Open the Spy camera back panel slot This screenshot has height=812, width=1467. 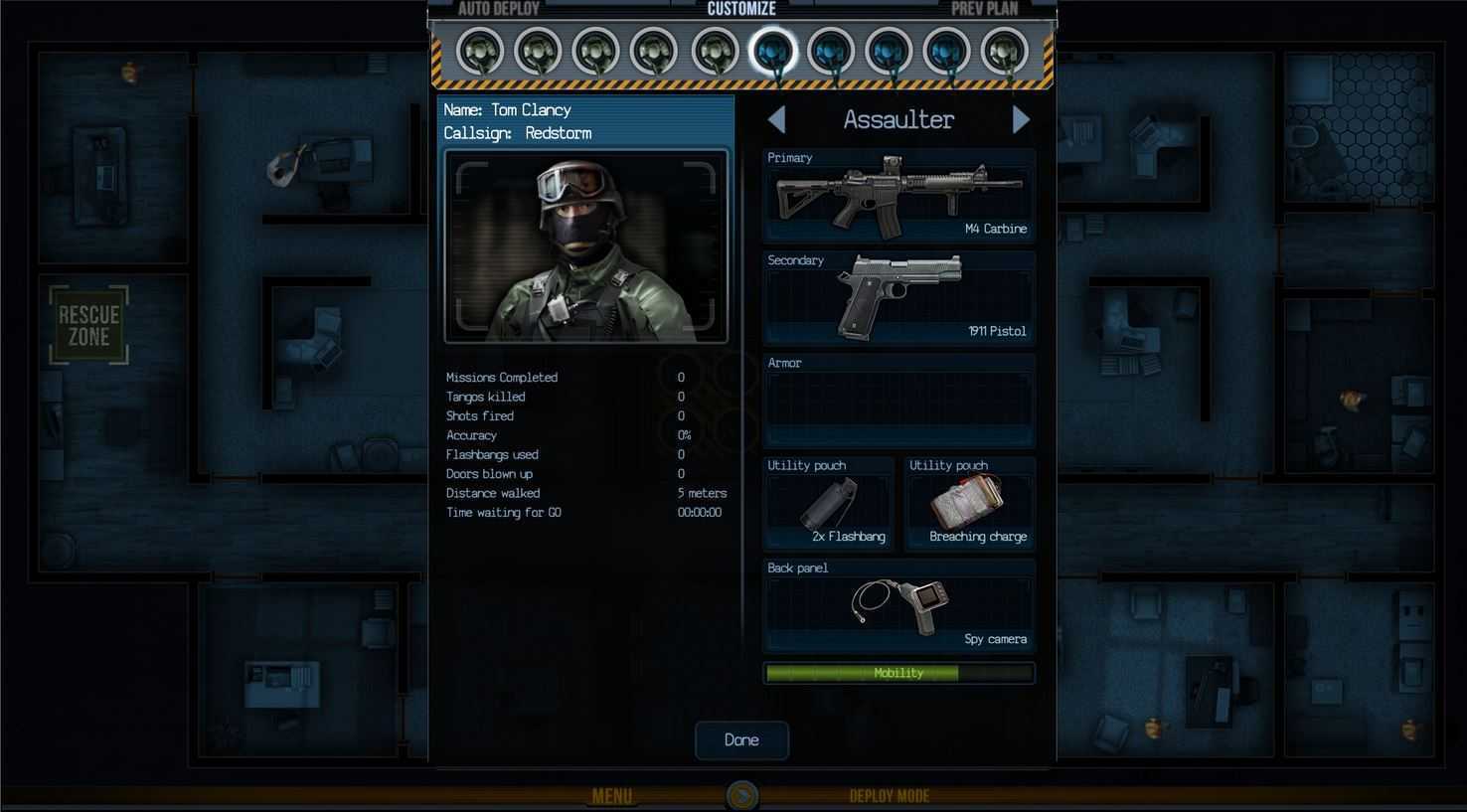click(x=898, y=606)
